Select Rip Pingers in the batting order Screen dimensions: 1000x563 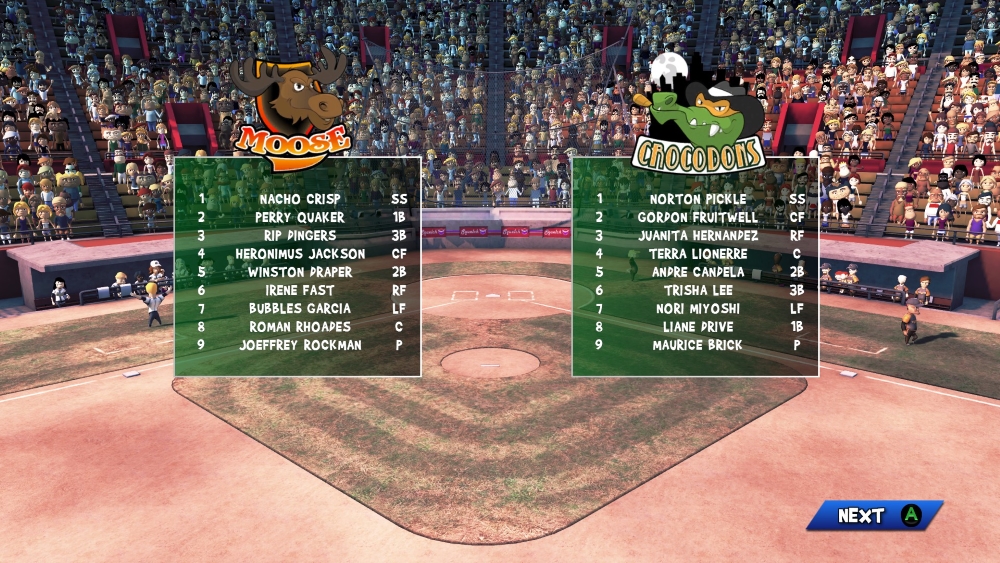tap(300, 235)
